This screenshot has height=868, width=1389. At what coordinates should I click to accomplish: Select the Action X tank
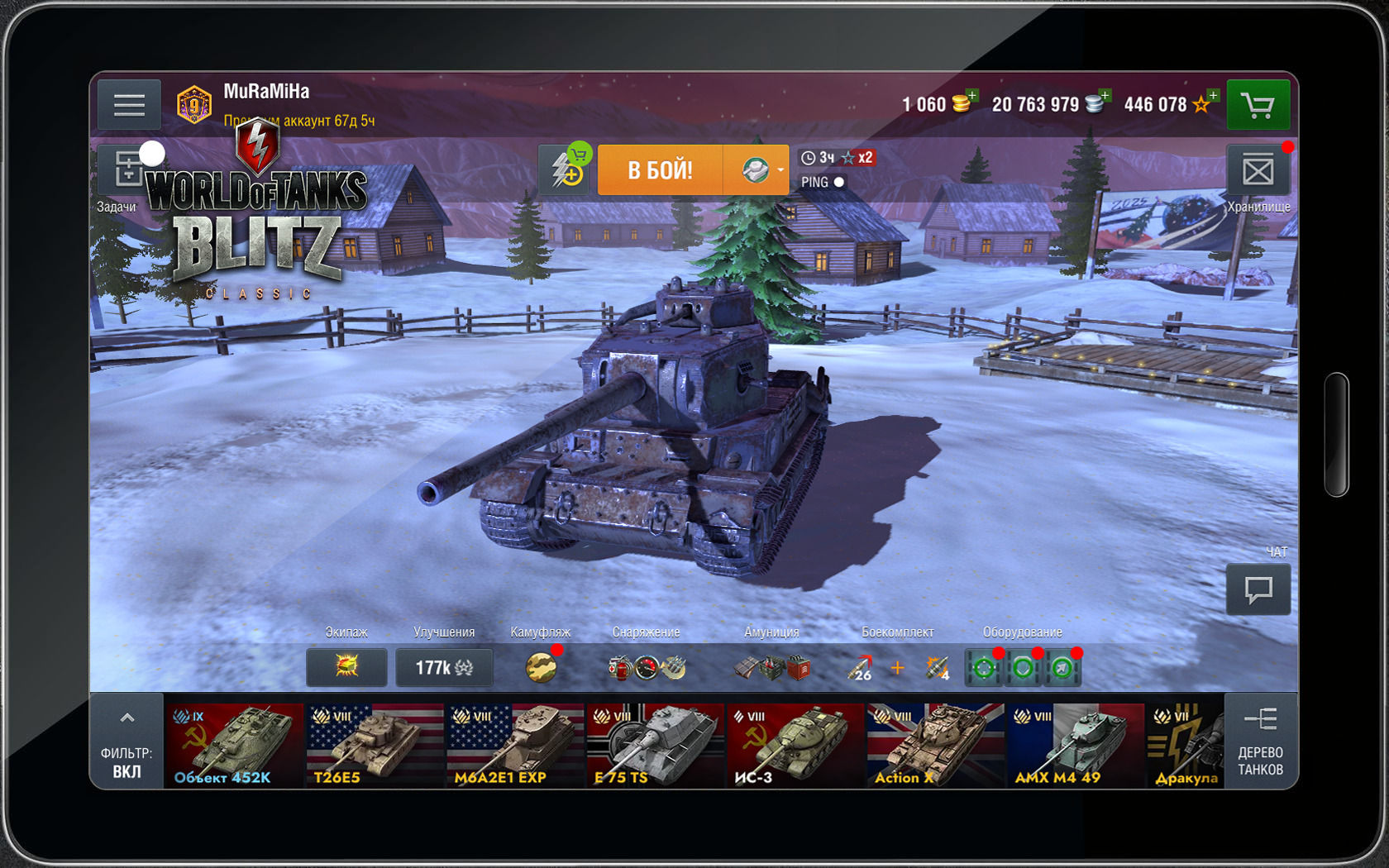tap(935, 744)
